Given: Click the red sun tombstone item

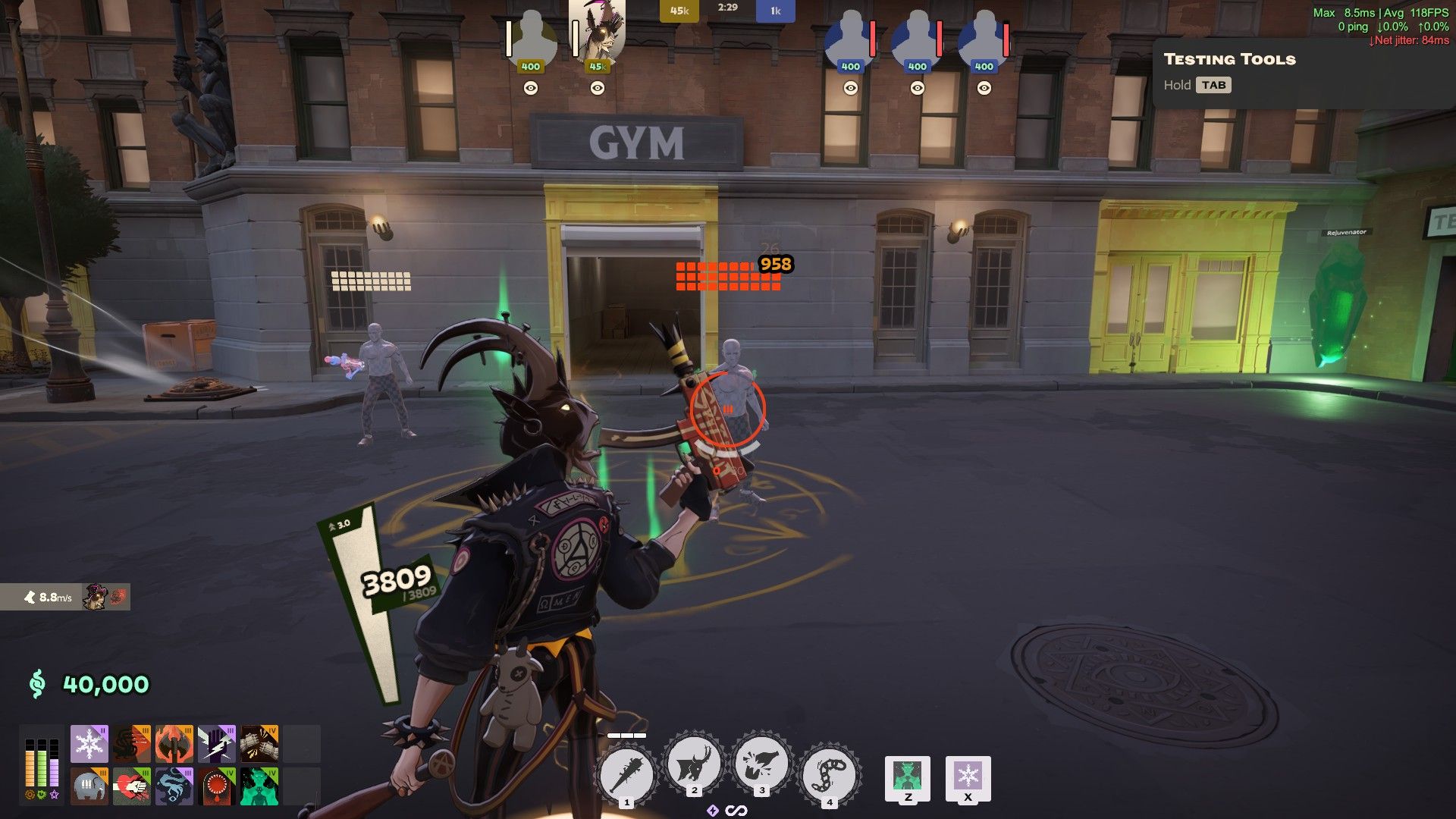Looking at the screenshot, I should tap(217, 786).
